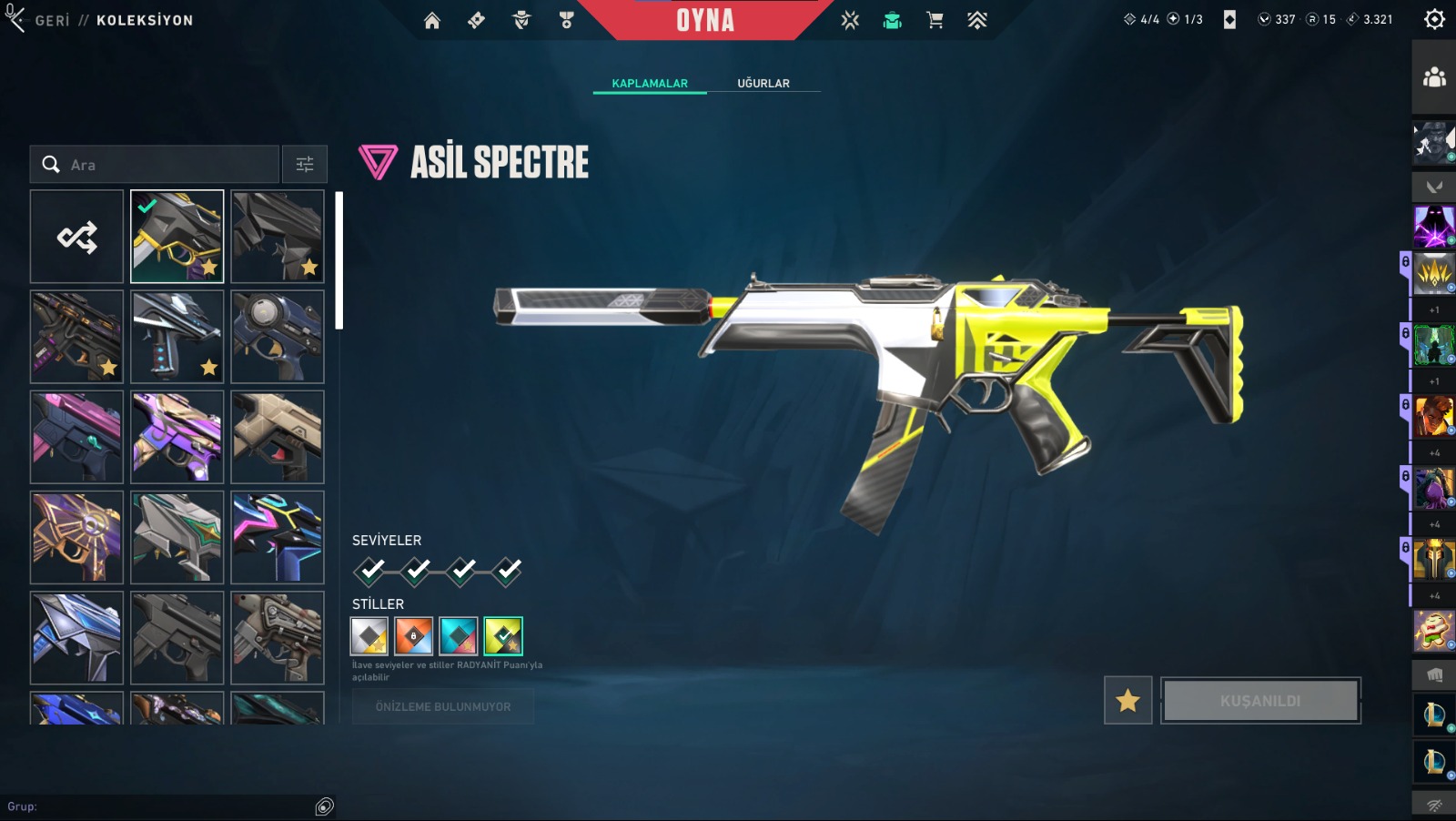Toggle favorite with the star button
This screenshot has height=821, width=1456.
[1127, 701]
